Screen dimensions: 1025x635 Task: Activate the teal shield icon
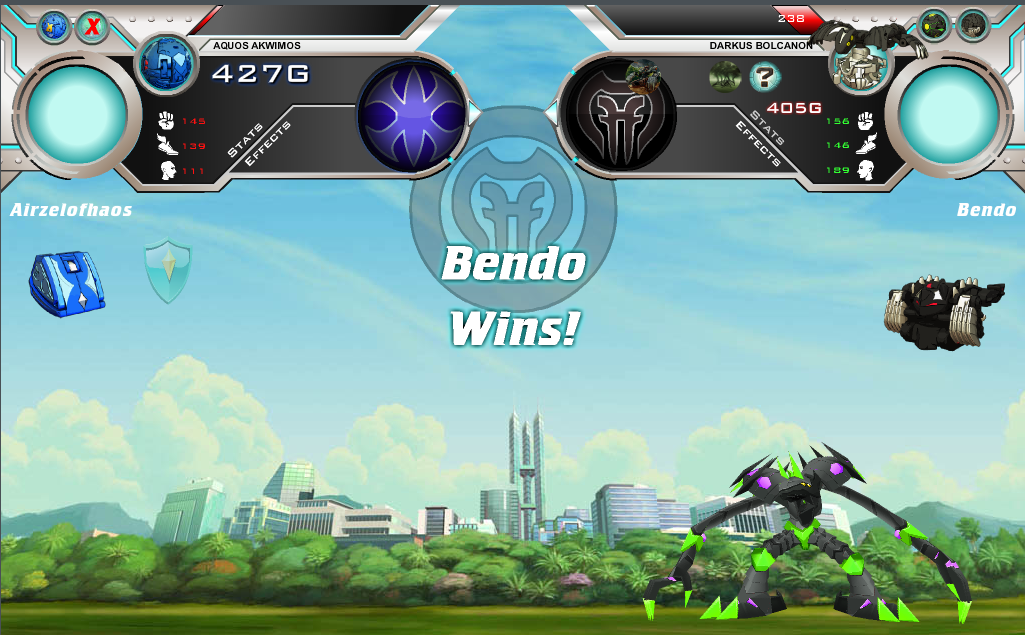[x=167, y=271]
